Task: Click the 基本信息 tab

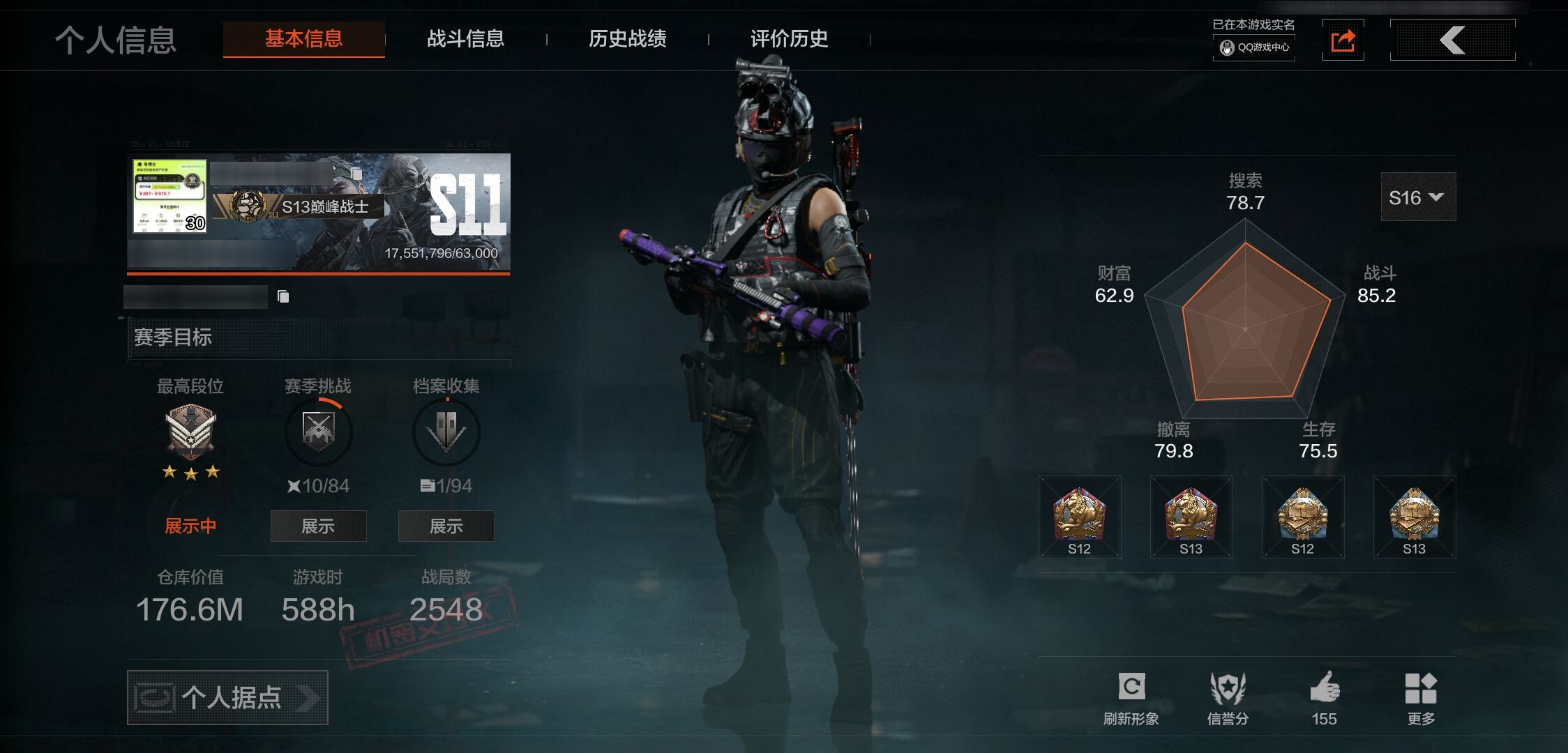Action: pyautogui.click(x=303, y=39)
